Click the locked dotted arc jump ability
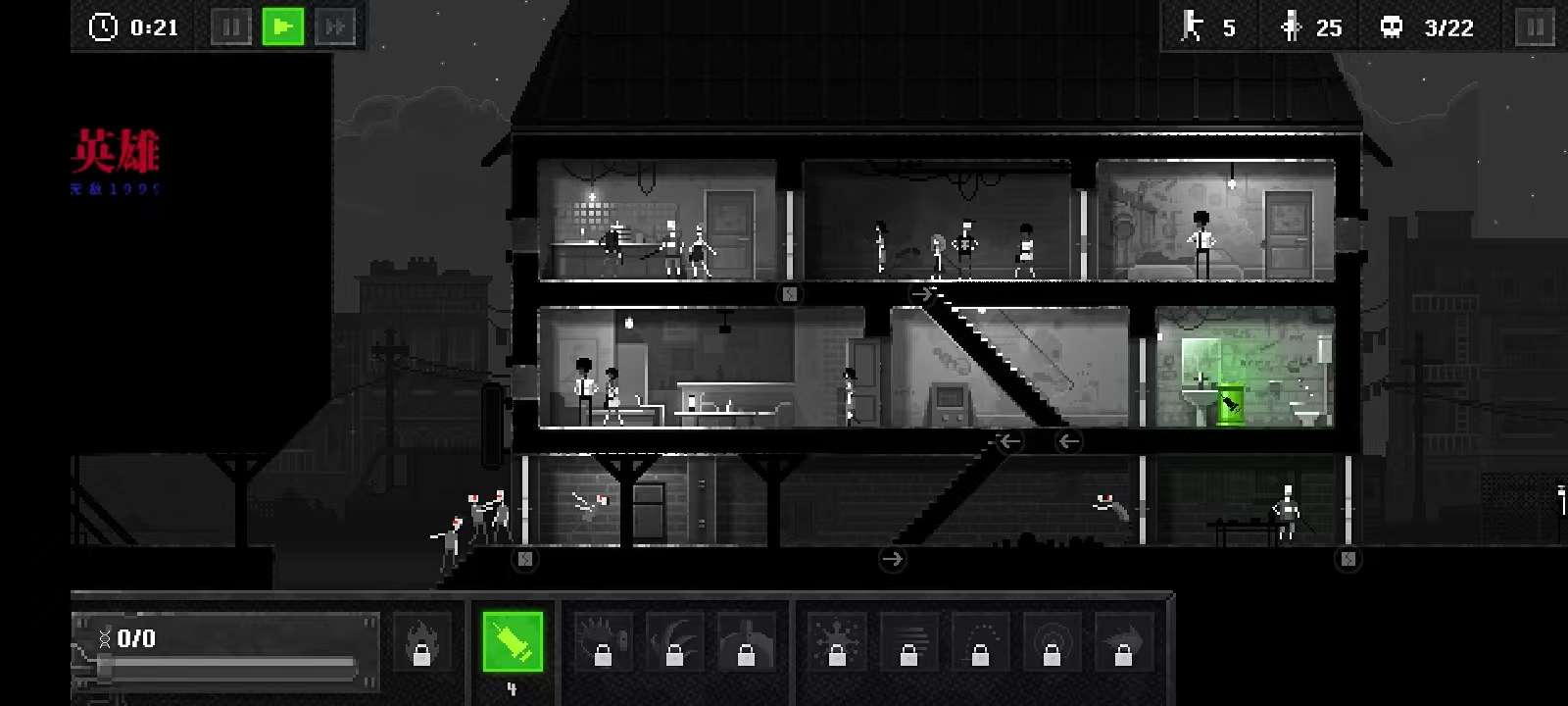Screen dimensions: 1568x706 point(980,642)
